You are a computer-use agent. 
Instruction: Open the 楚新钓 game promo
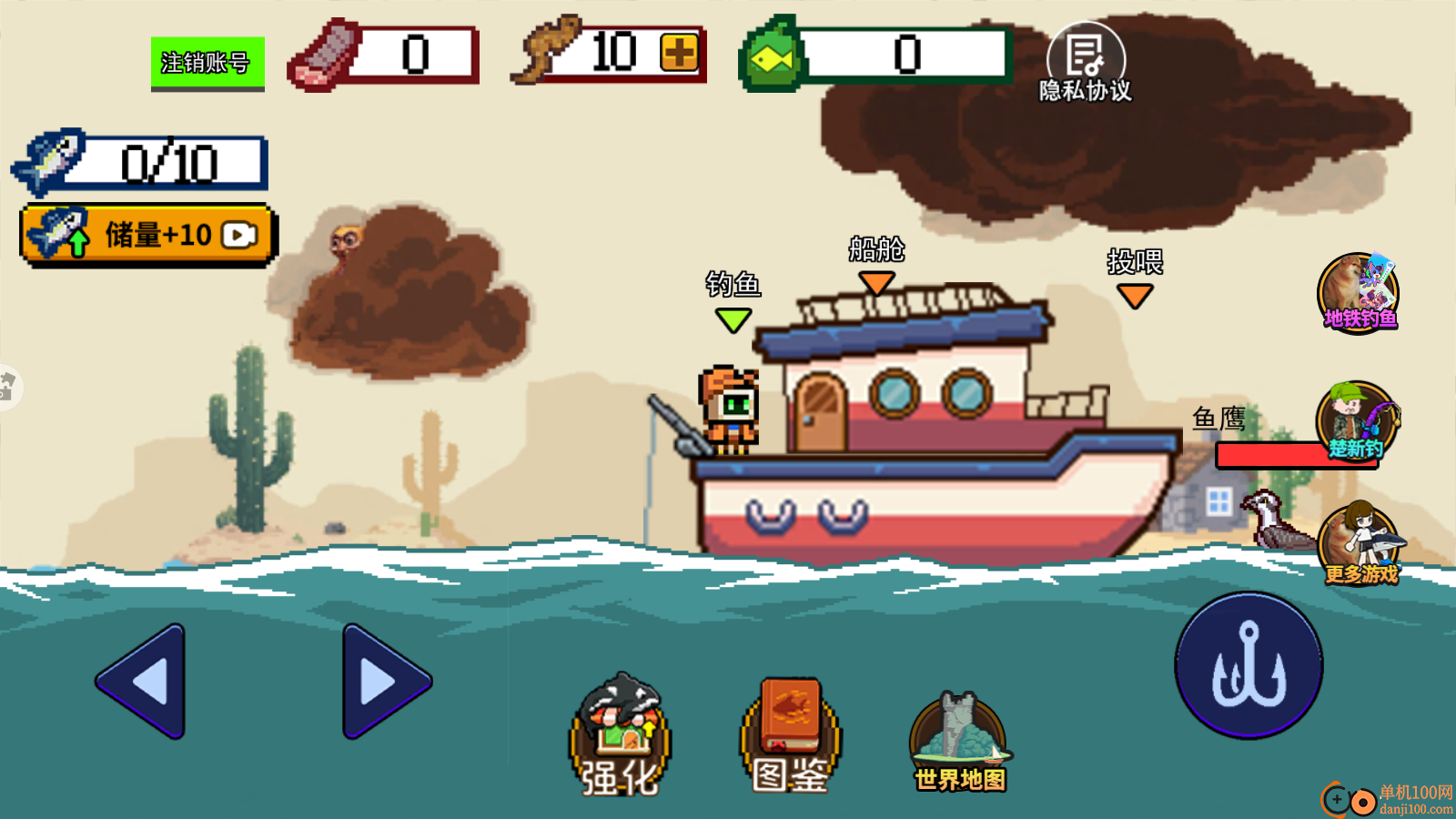click(x=1357, y=422)
